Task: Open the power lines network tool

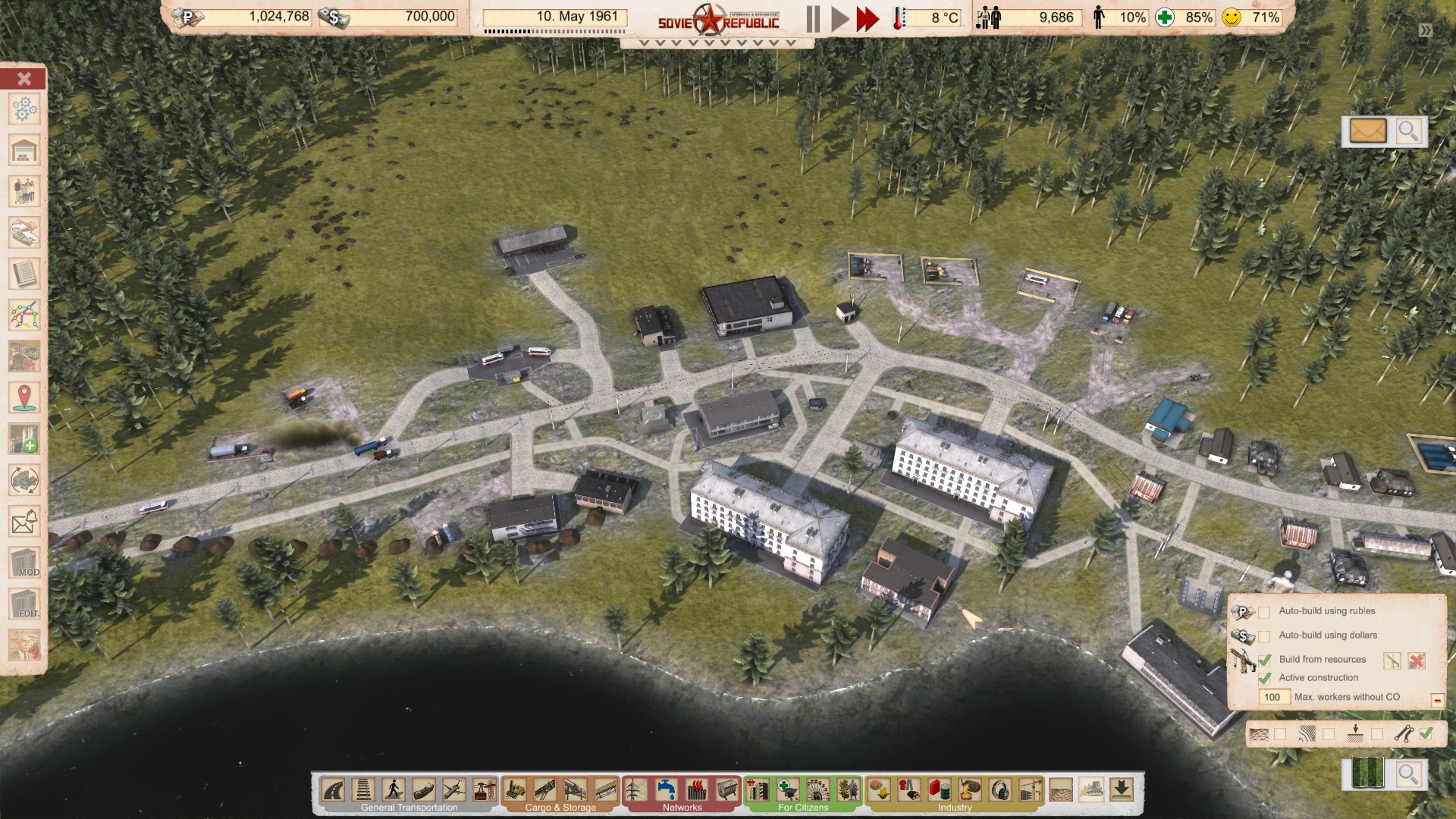Action: coord(635,790)
